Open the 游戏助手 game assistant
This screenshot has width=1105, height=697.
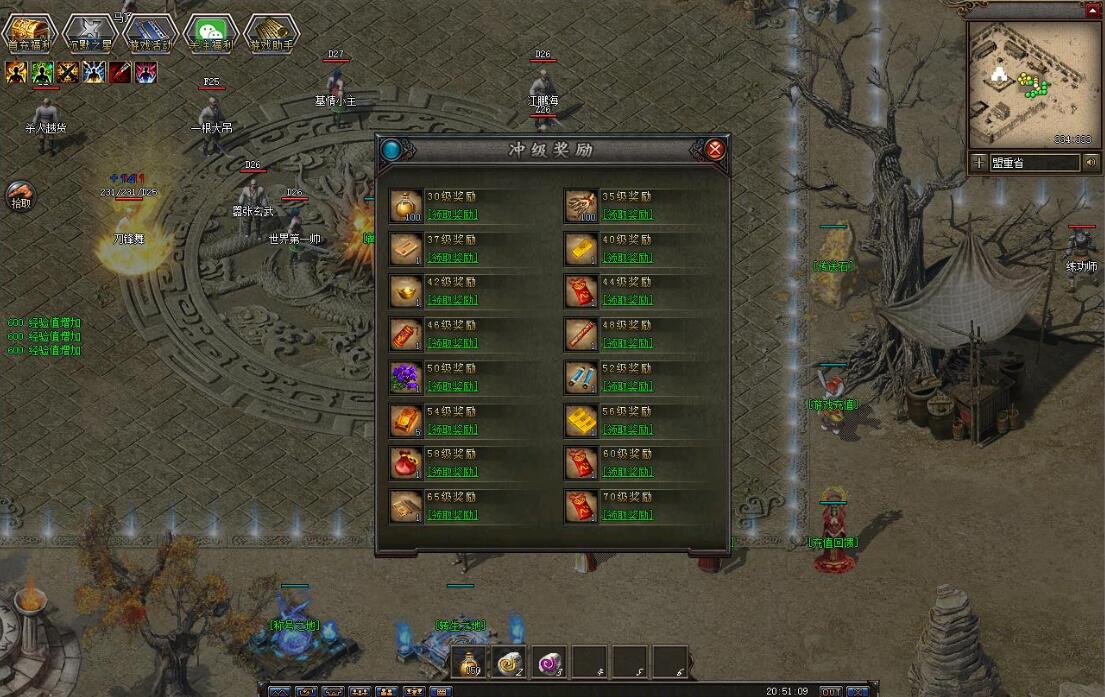271,33
